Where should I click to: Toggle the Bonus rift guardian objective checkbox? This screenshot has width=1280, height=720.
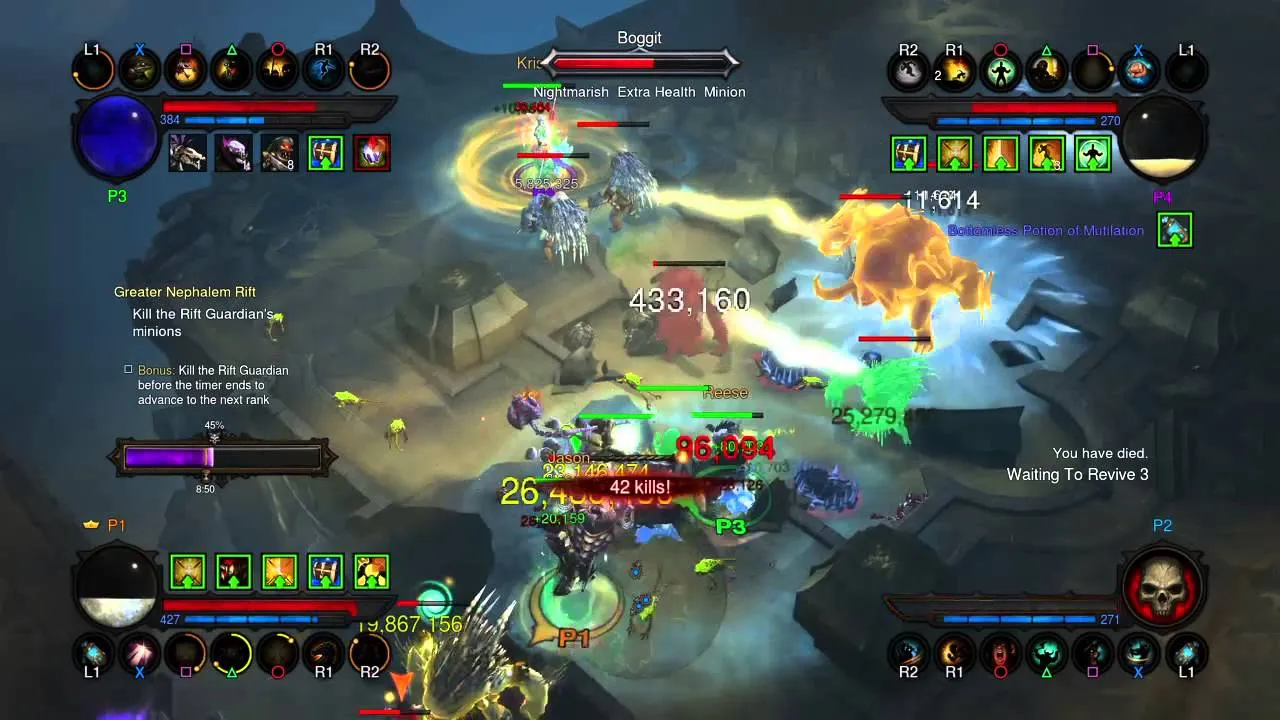click(x=128, y=369)
